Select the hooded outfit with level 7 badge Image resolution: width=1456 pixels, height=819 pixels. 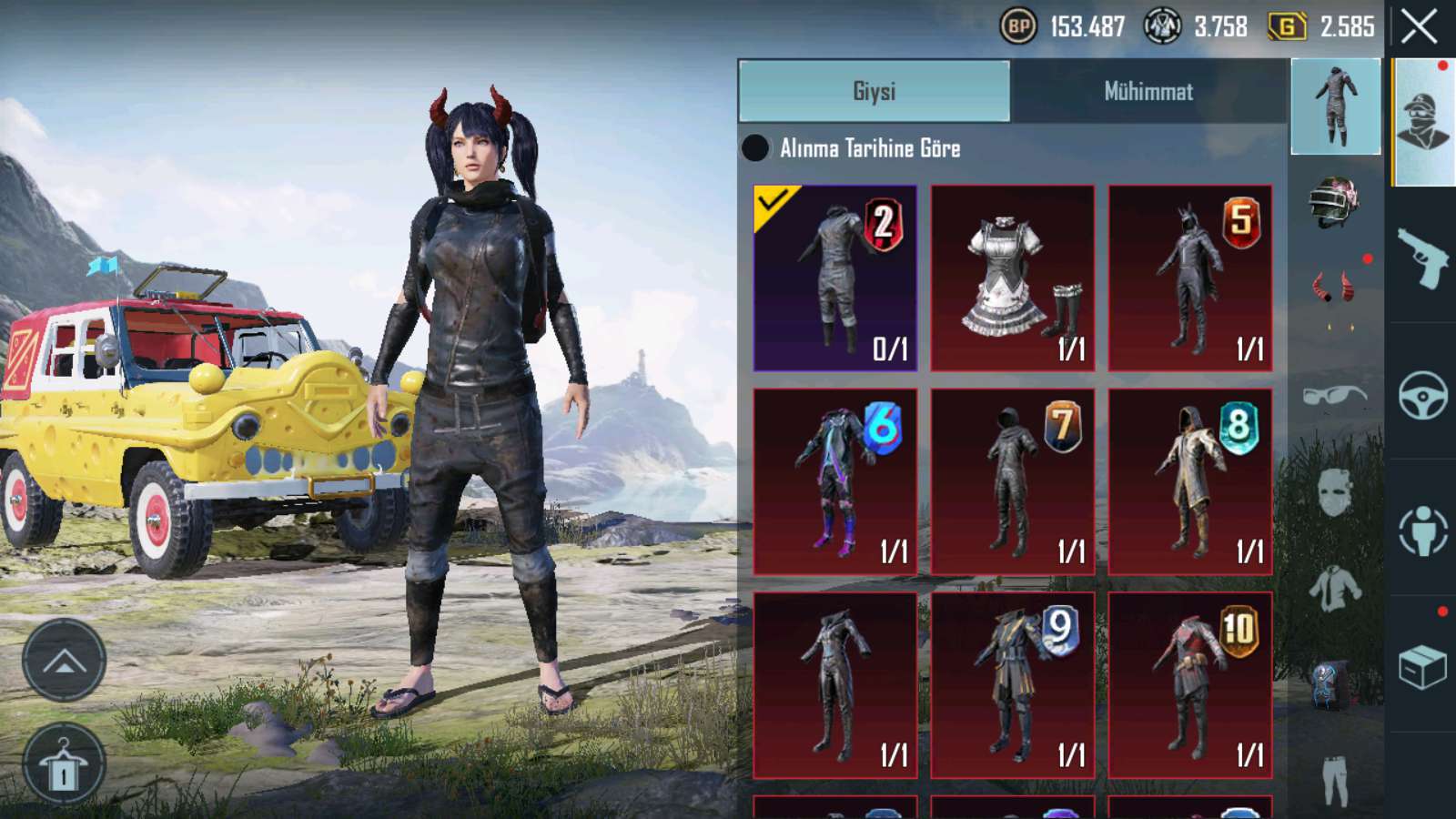tap(1012, 481)
